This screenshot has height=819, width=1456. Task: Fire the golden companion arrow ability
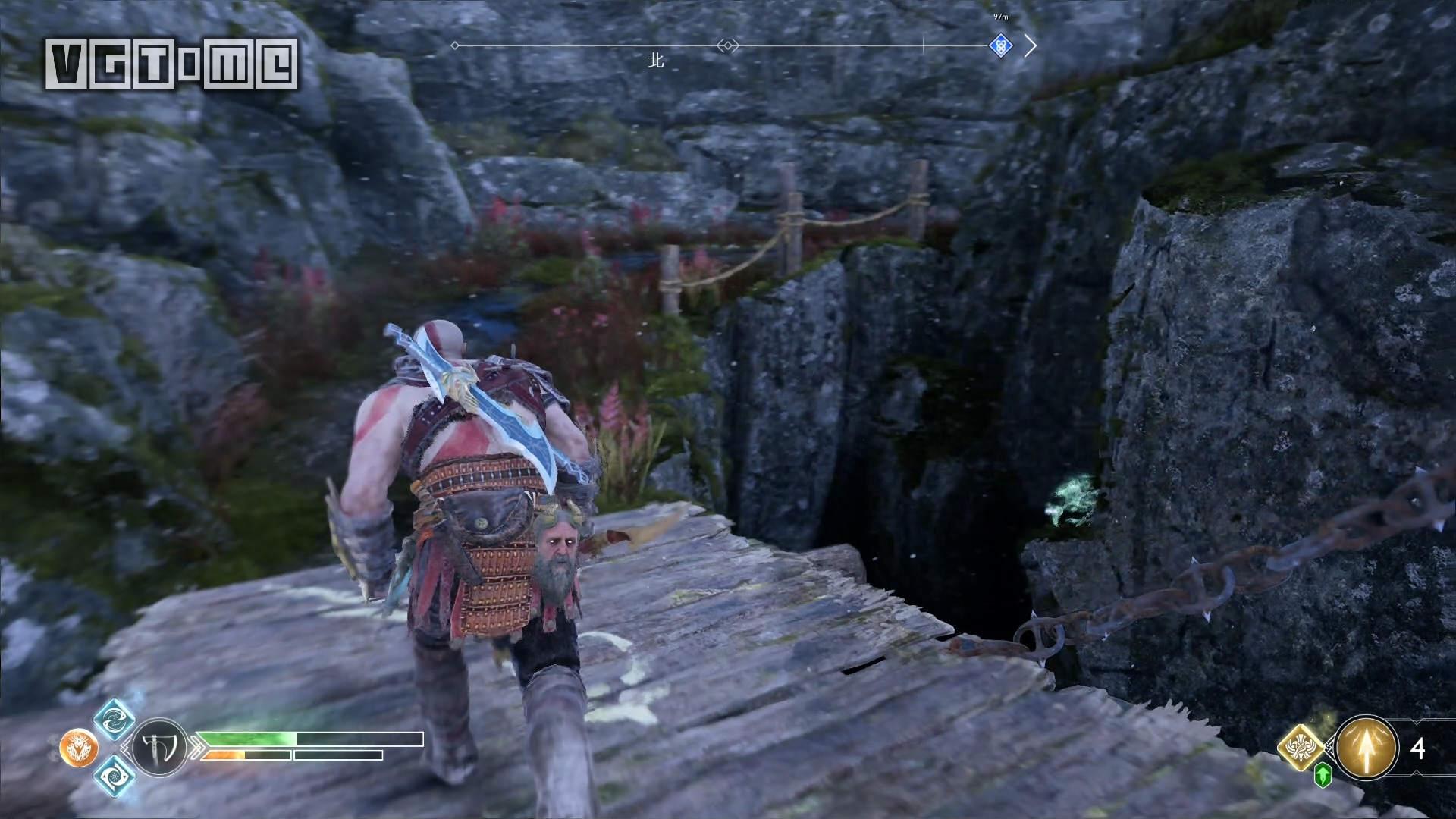pos(1367,748)
